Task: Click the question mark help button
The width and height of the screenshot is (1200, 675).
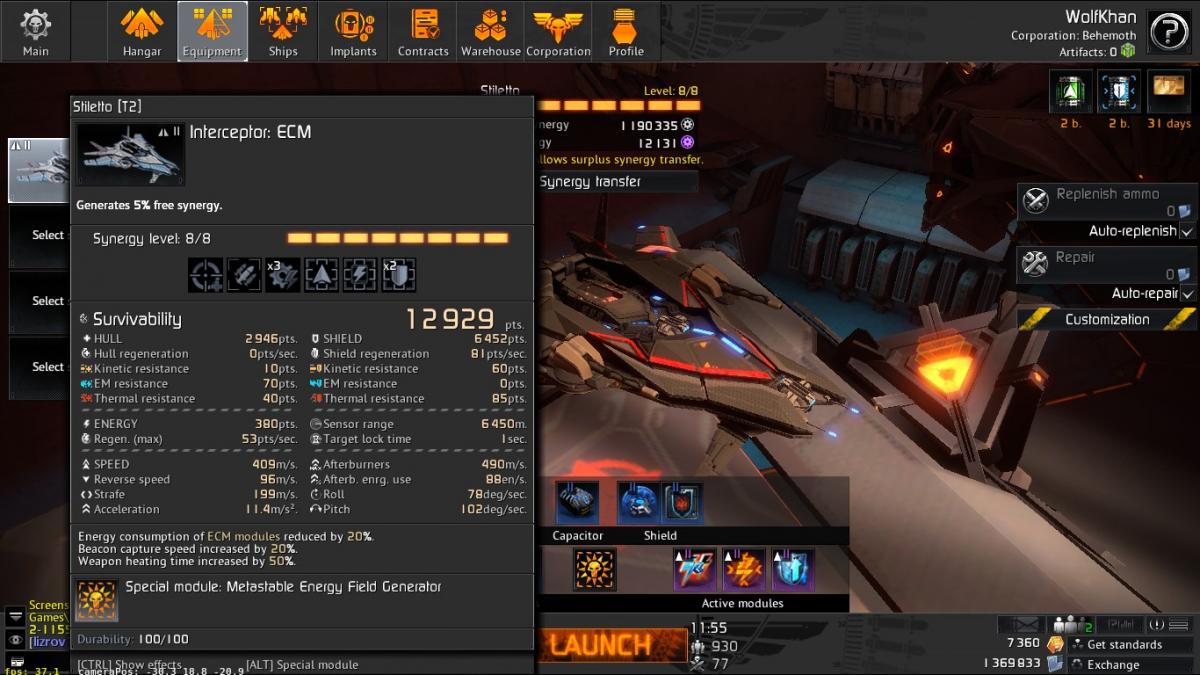Action: click(x=1168, y=32)
